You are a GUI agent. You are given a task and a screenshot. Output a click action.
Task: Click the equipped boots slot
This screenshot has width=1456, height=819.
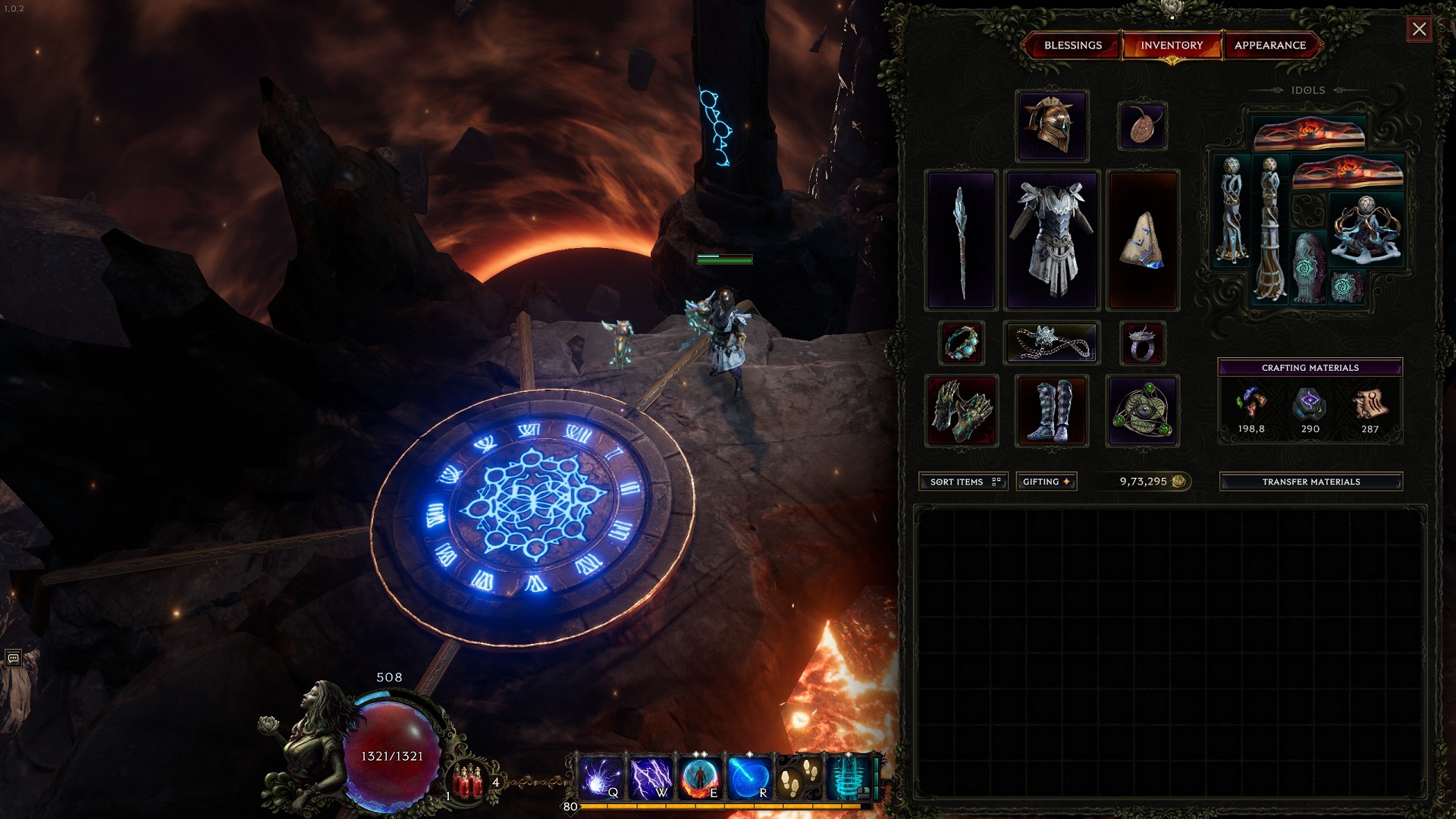[1053, 410]
